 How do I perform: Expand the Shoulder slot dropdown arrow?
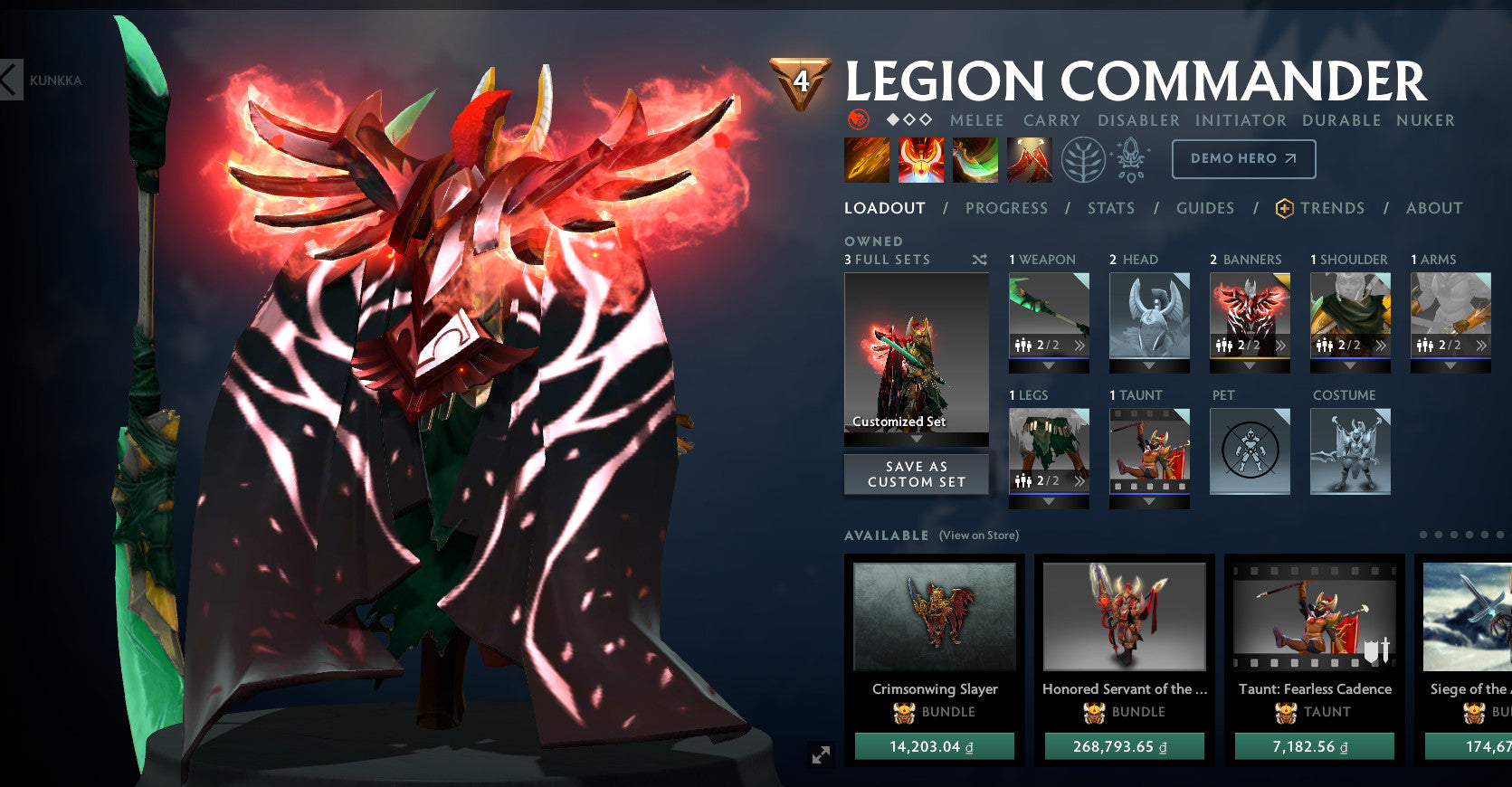pyautogui.click(x=1350, y=365)
